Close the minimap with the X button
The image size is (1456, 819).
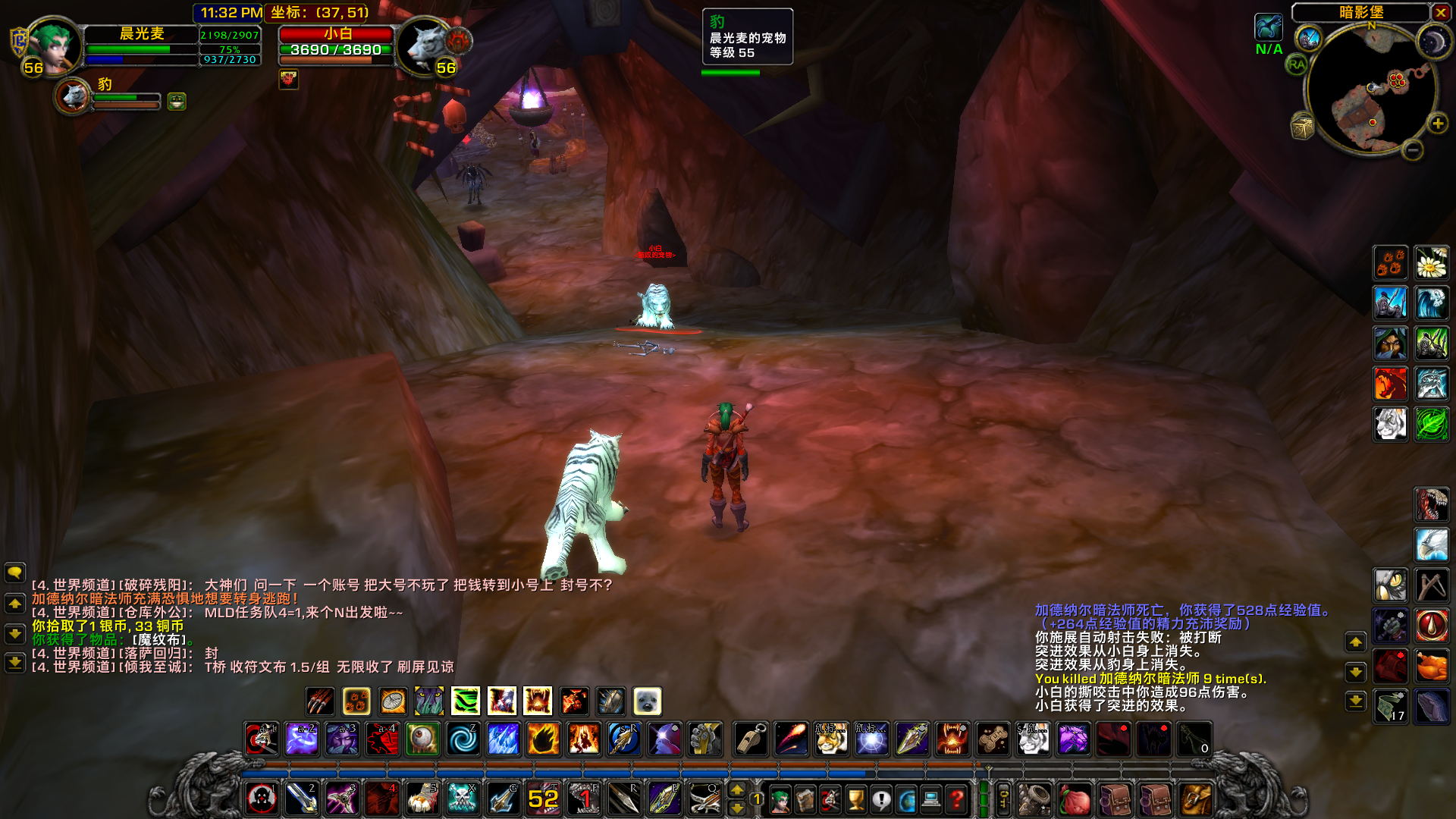pos(1441,12)
